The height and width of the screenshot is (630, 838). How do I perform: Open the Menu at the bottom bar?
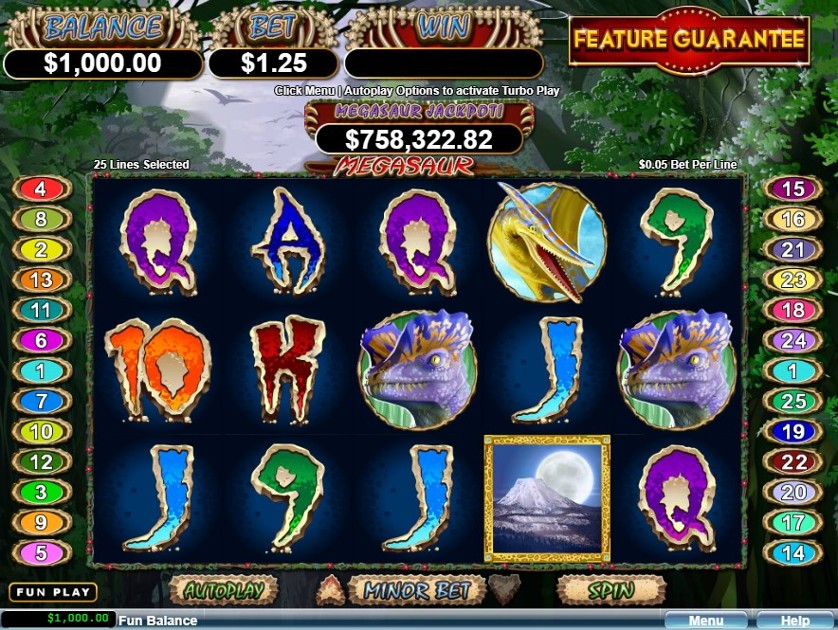[705, 621]
